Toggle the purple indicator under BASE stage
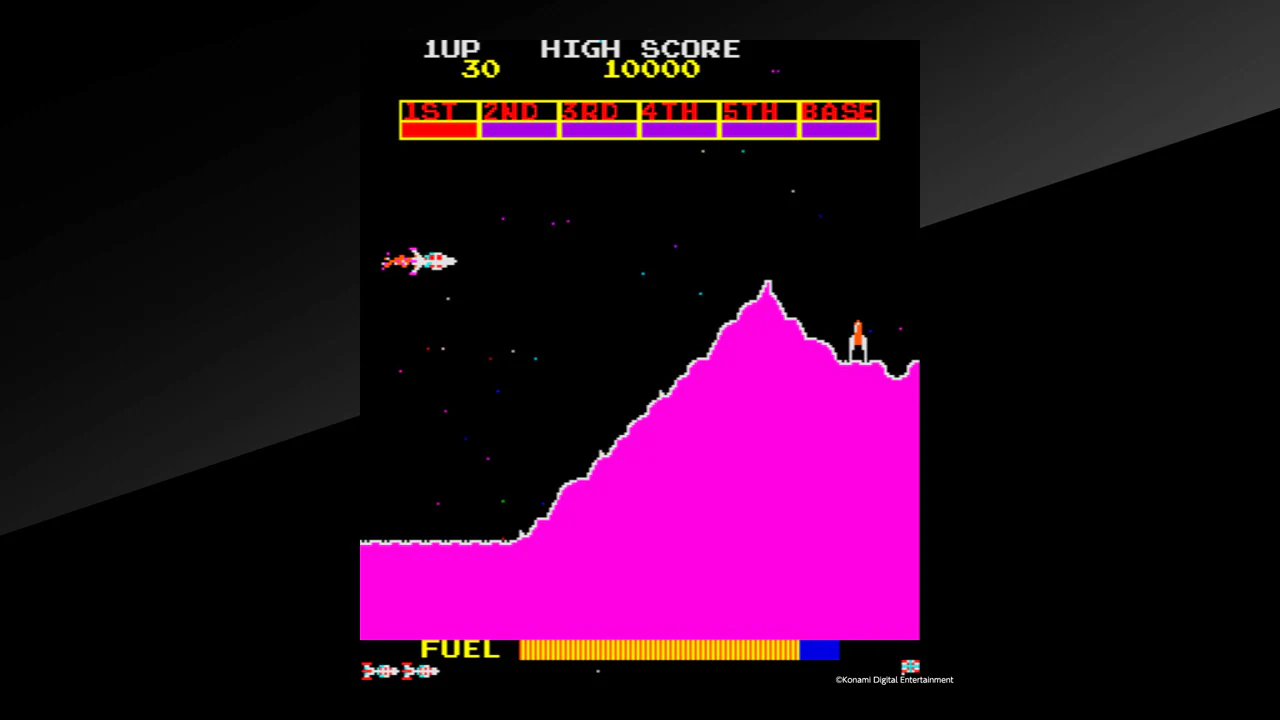 (x=839, y=129)
